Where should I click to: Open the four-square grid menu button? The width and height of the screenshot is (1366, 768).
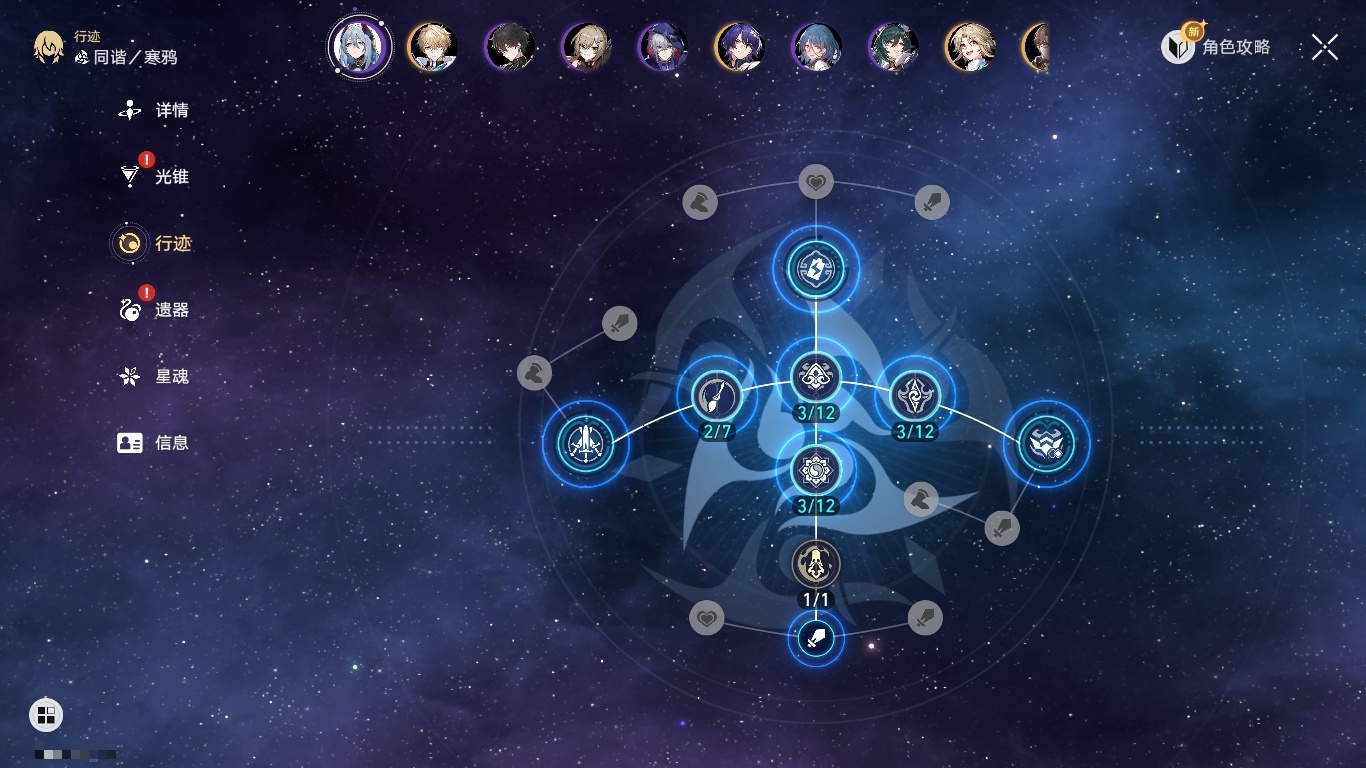tap(46, 714)
